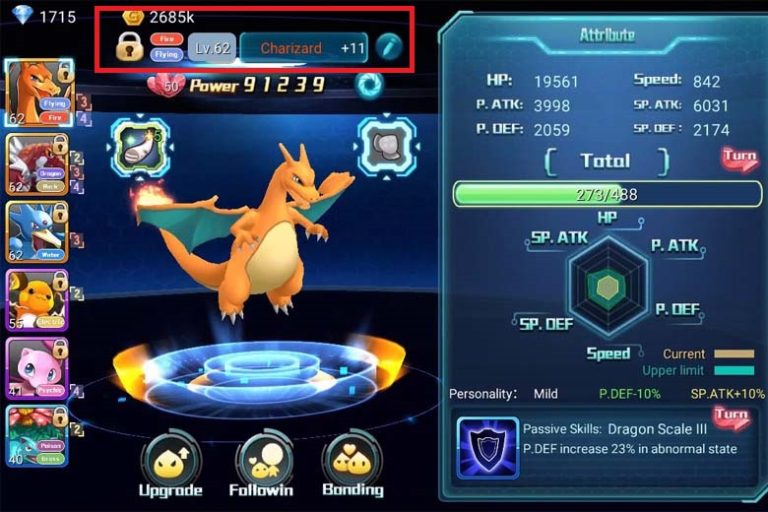The width and height of the screenshot is (768, 512).
Task: Open the grey stone equipment slot
Action: (386, 147)
